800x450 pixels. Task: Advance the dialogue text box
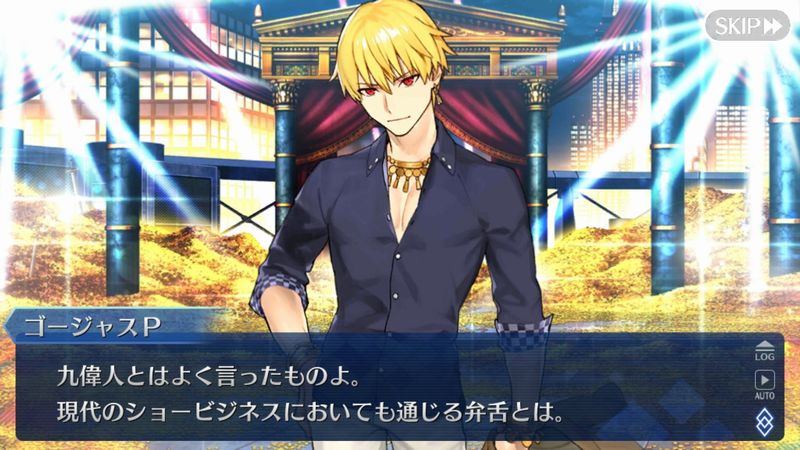pyautogui.click(x=380, y=390)
